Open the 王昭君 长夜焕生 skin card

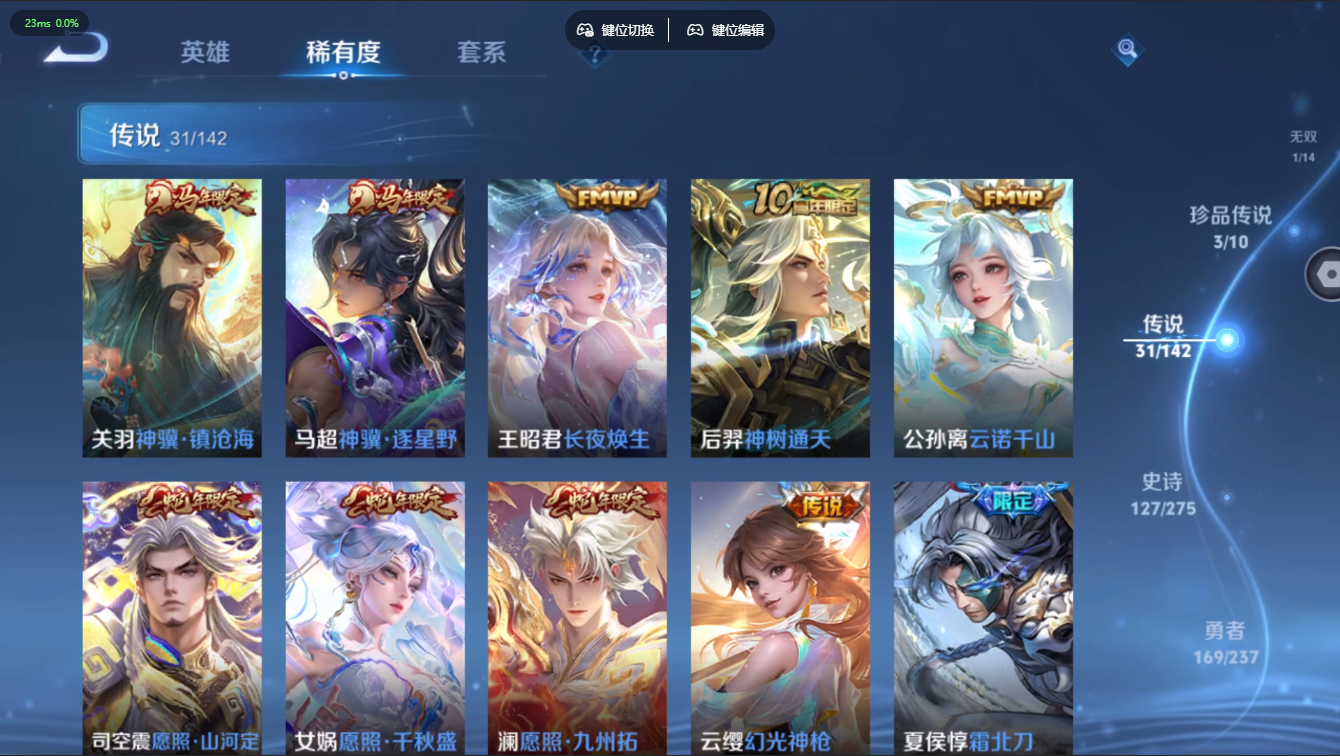578,316
